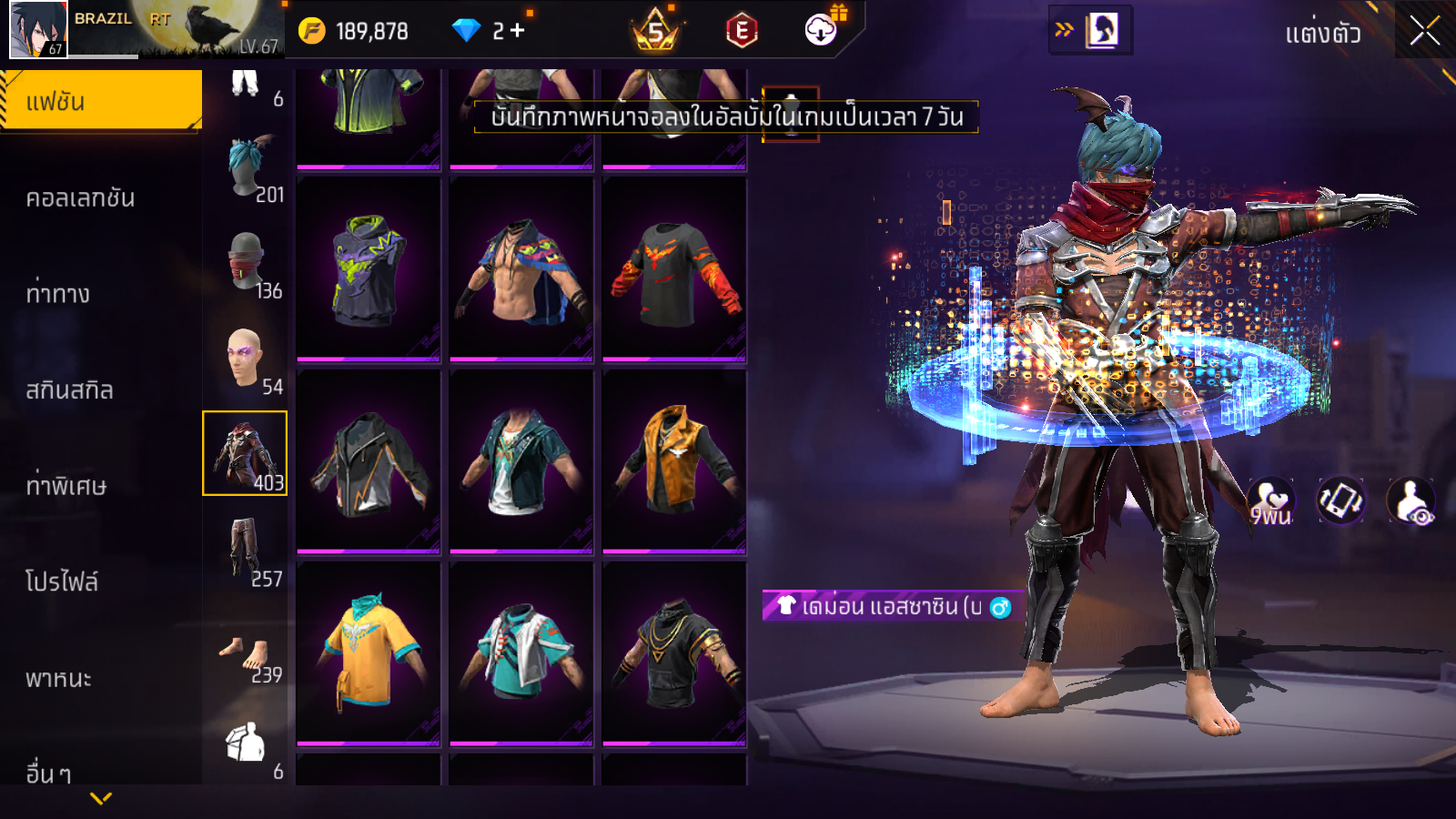1456x819 pixels.
Task: Toggle the character view eye icon
Action: (1410, 501)
